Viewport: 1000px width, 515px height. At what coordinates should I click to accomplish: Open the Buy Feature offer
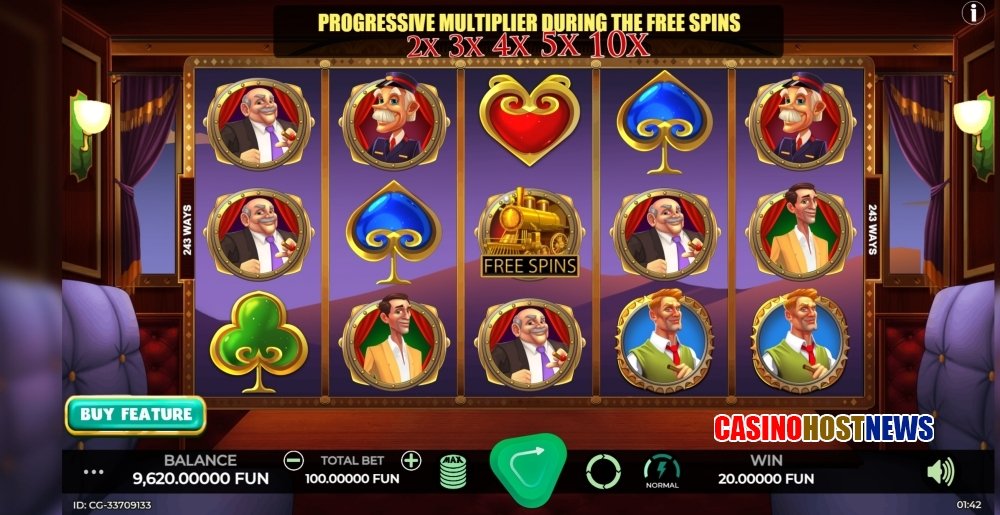pos(135,414)
